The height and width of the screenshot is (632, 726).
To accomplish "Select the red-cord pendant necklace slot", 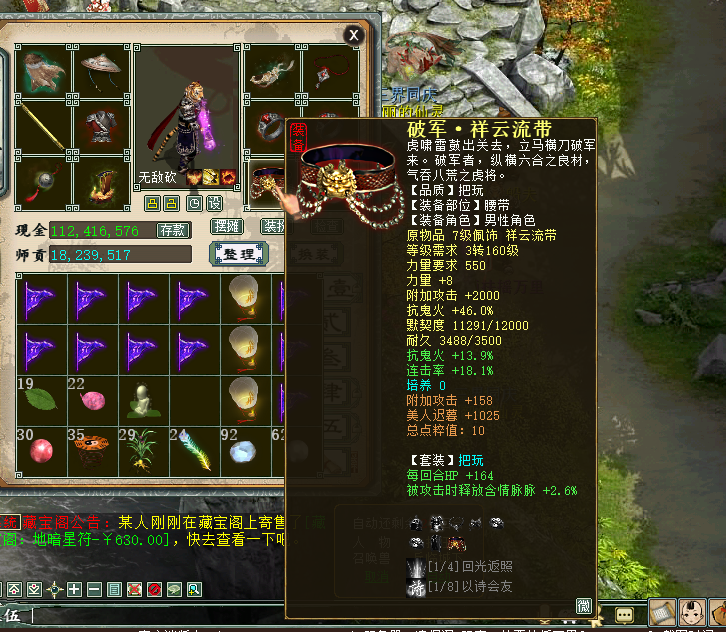I will (326, 72).
